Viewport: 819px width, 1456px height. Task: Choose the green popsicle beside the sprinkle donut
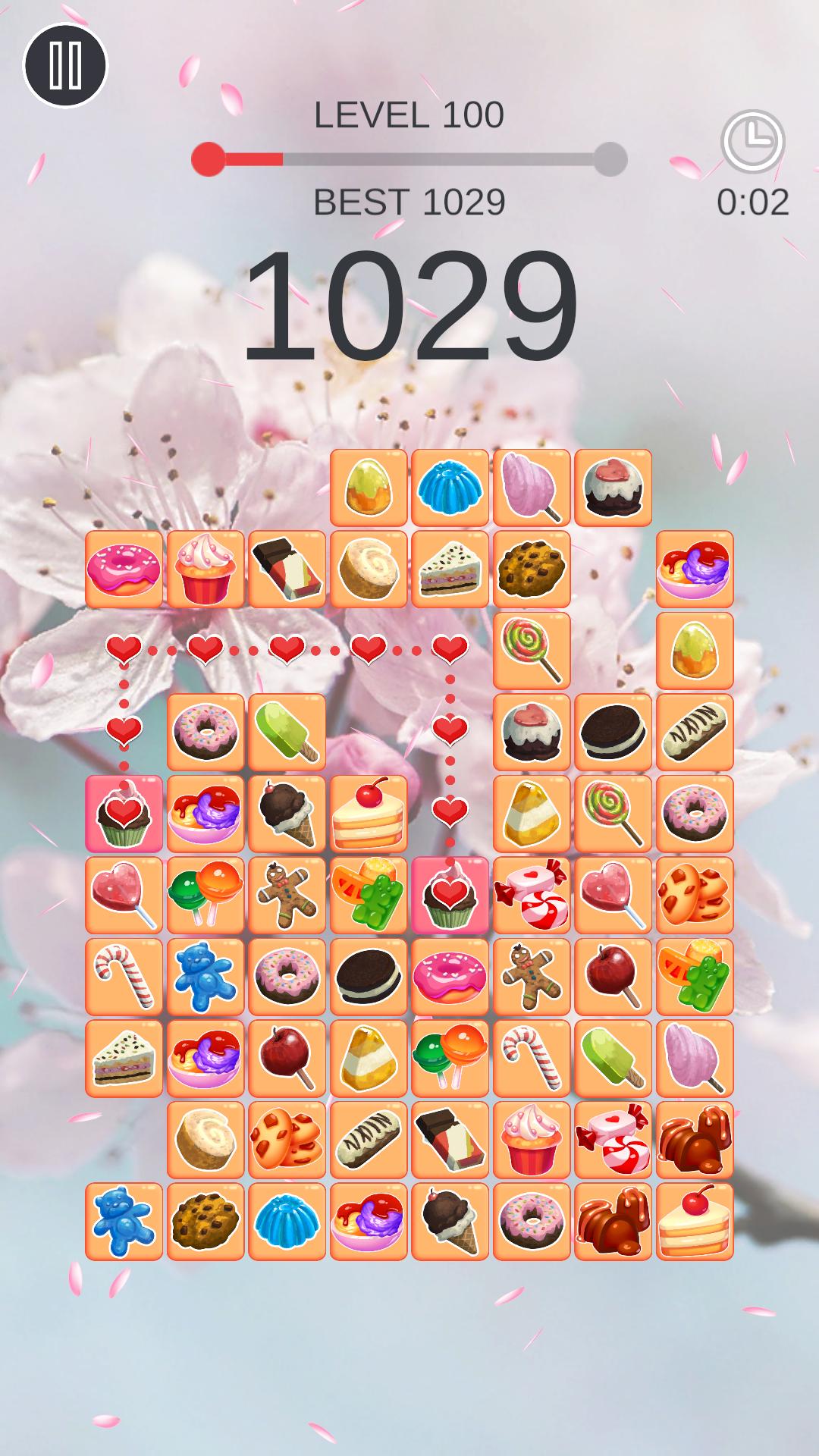click(x=287, y=733)
